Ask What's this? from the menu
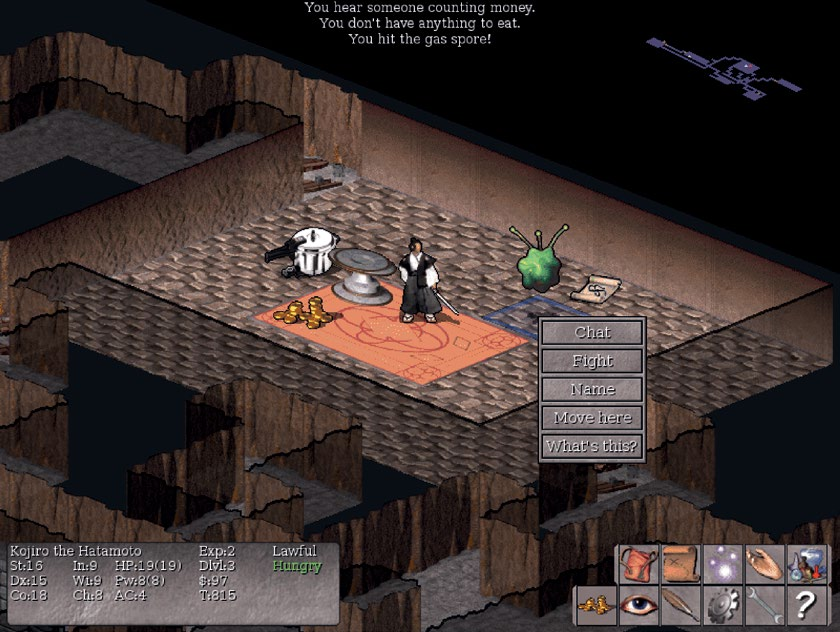 (x=592, y=446)
